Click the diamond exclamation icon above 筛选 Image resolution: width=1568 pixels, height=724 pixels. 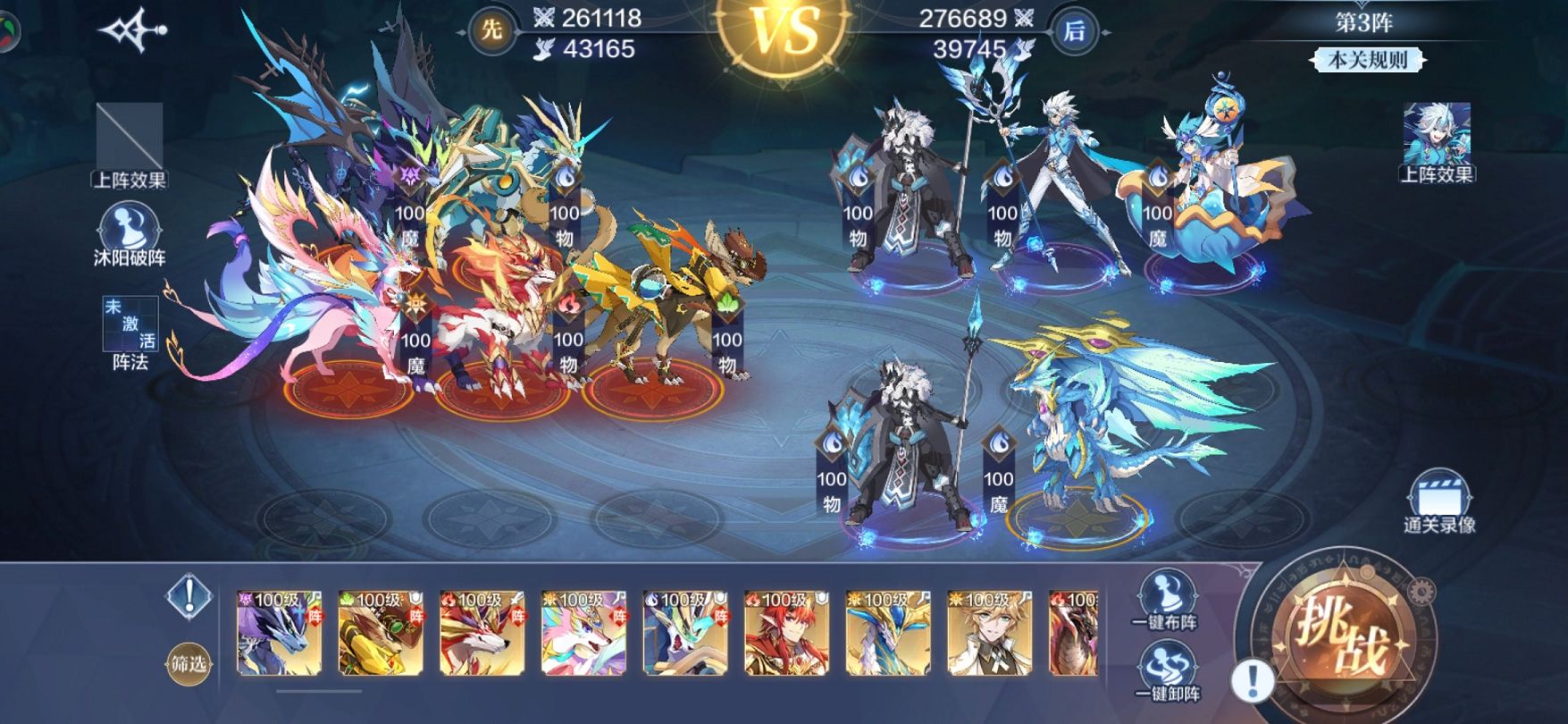[x=189, y=597]
